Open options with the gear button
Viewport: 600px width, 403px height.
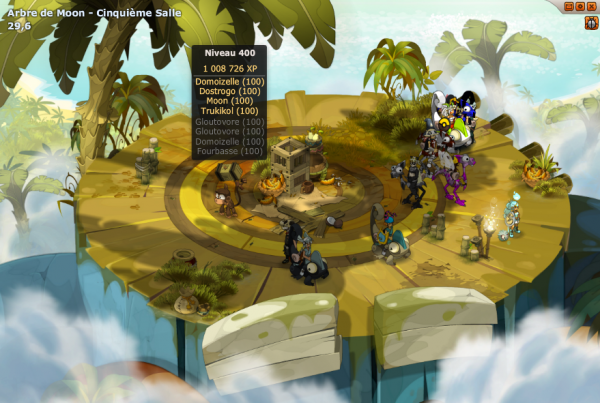tap(581, 6)
